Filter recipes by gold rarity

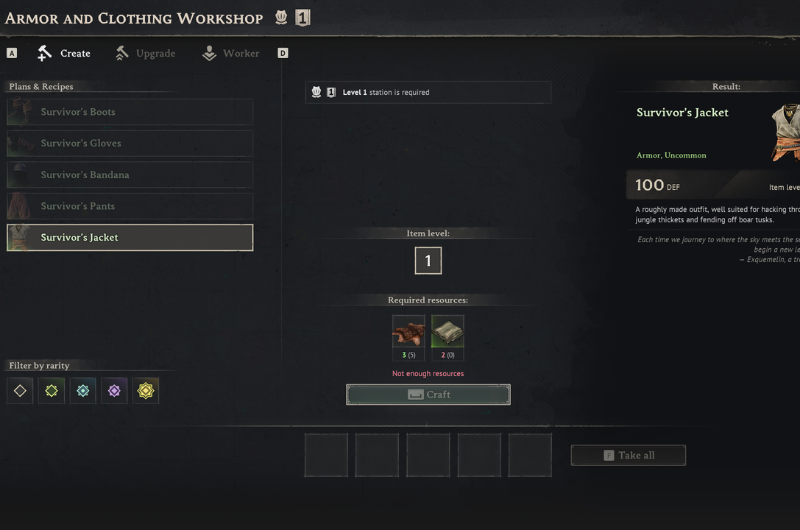click(x=145, y=390)
